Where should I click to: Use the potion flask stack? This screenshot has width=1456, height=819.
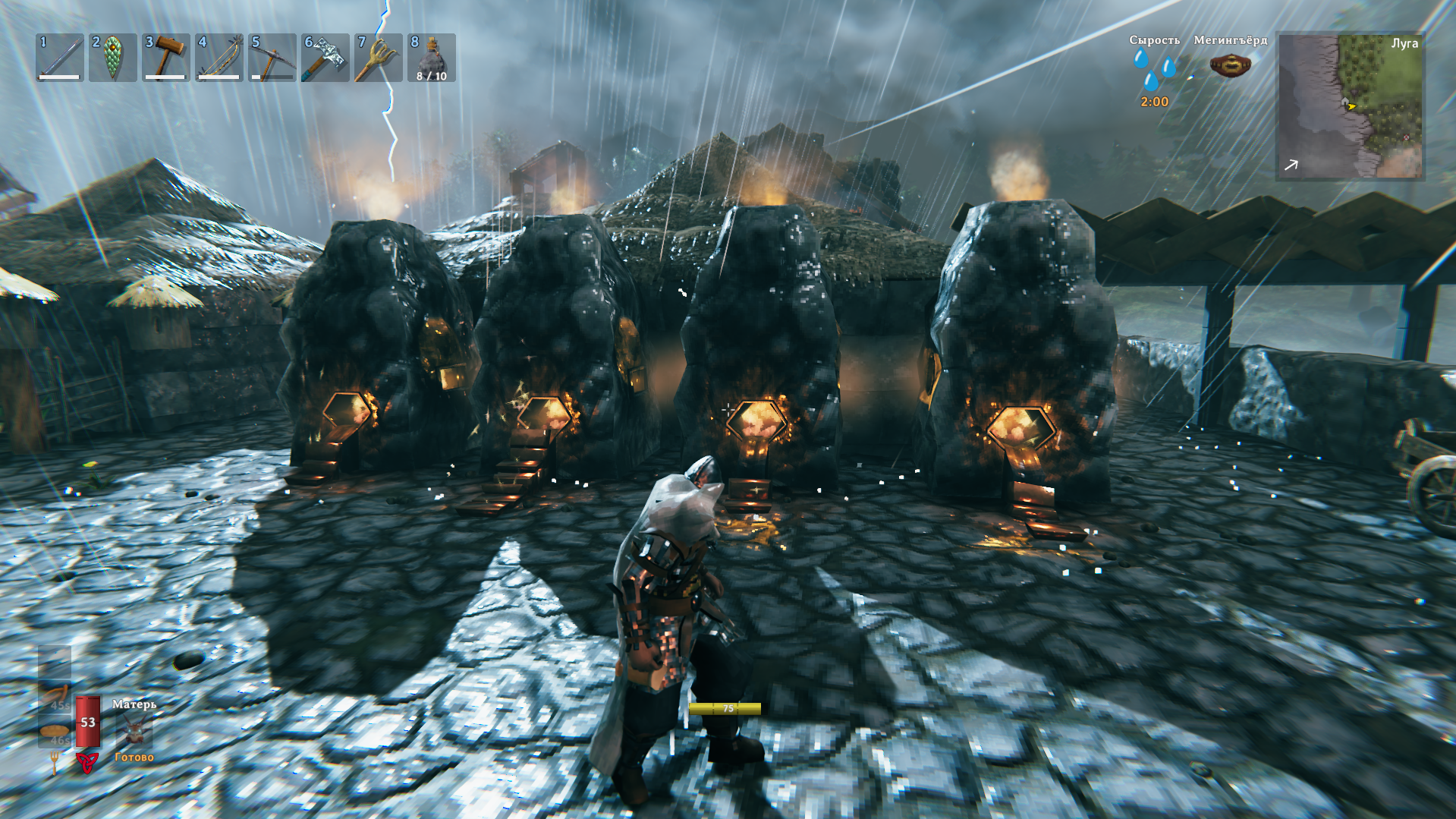[x=432, y=58]
